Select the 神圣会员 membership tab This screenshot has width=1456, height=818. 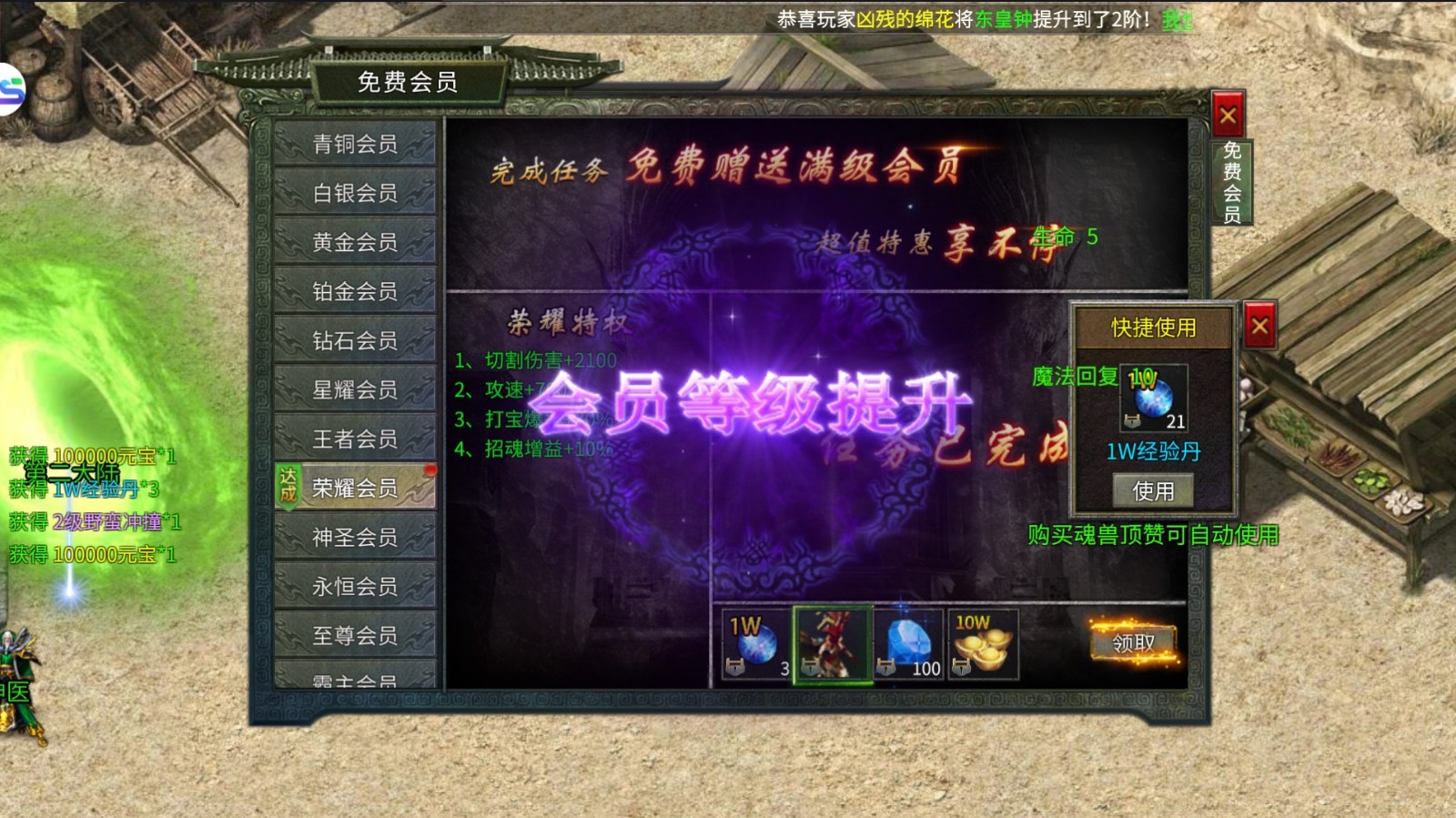(x=354, y=537)
